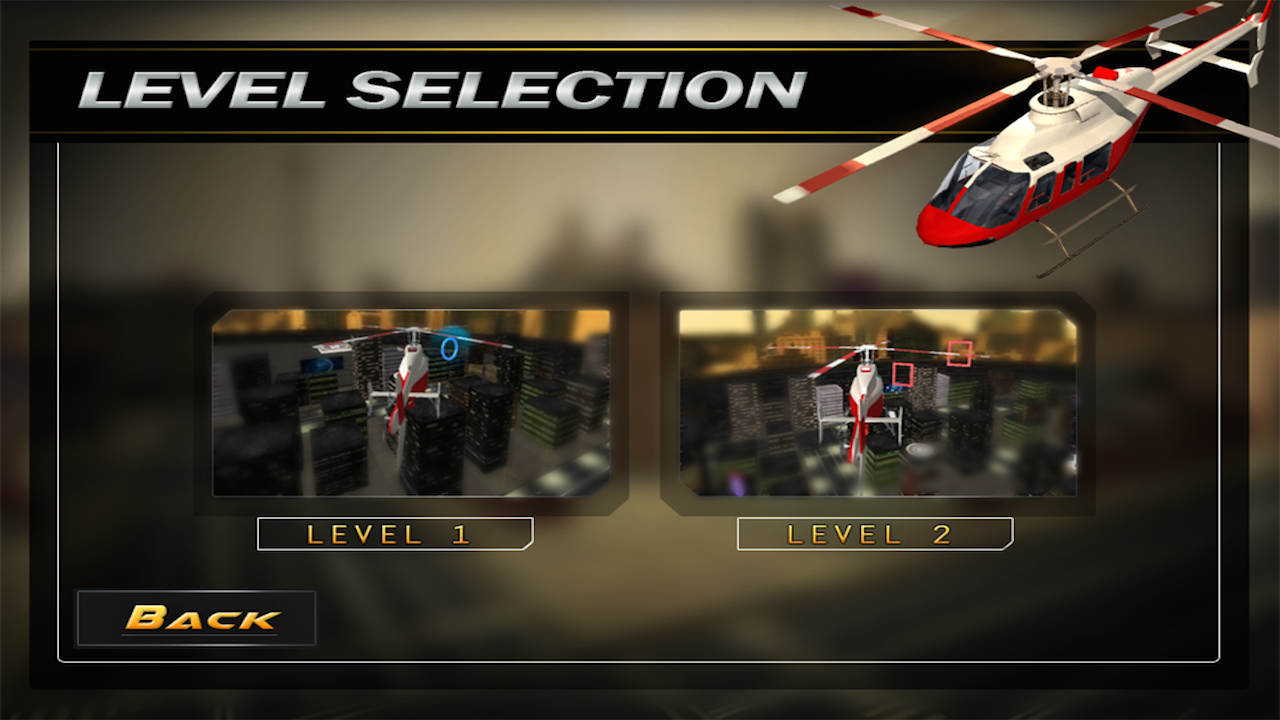Click the LEVEL 2 label button
Screen dimensions: 1280x720
pyautogui.click(x=874, y=533)
